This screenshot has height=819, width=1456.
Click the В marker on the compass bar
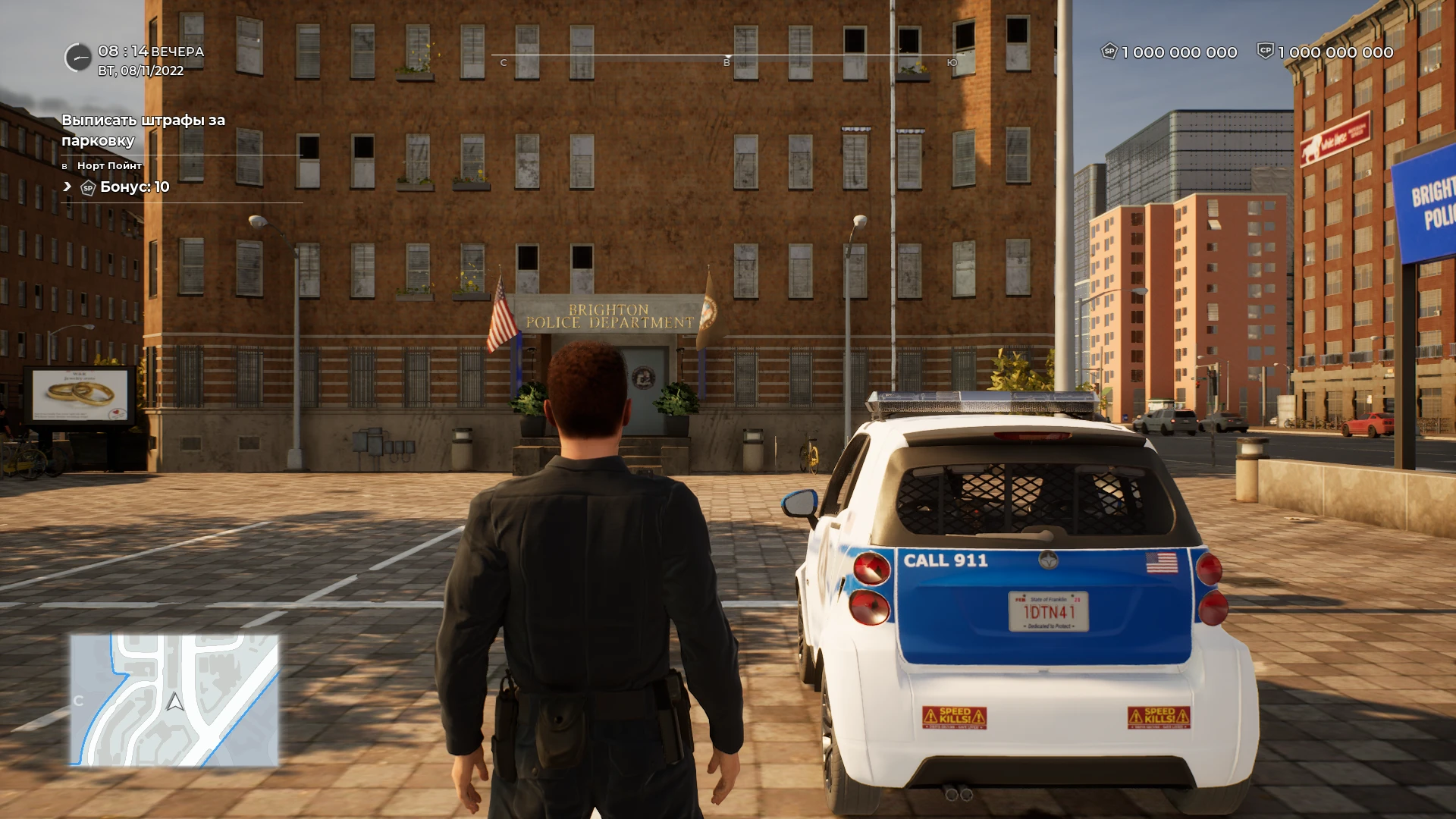coord(729,61)
